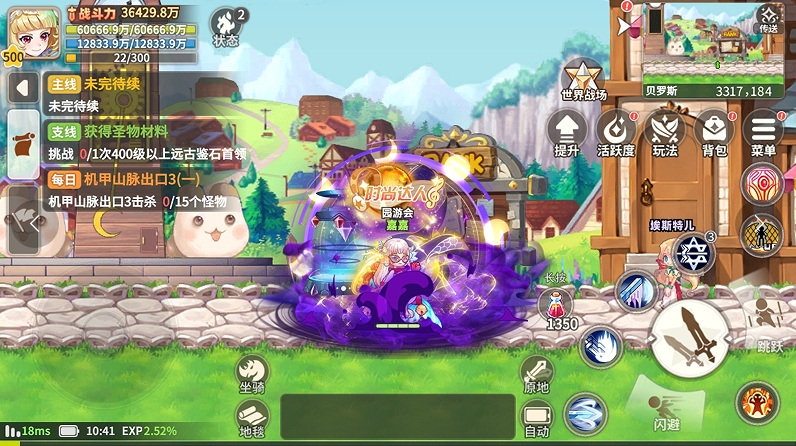Open the 提升 upgrade menu
796x446 pixels.
pos(567,132)
